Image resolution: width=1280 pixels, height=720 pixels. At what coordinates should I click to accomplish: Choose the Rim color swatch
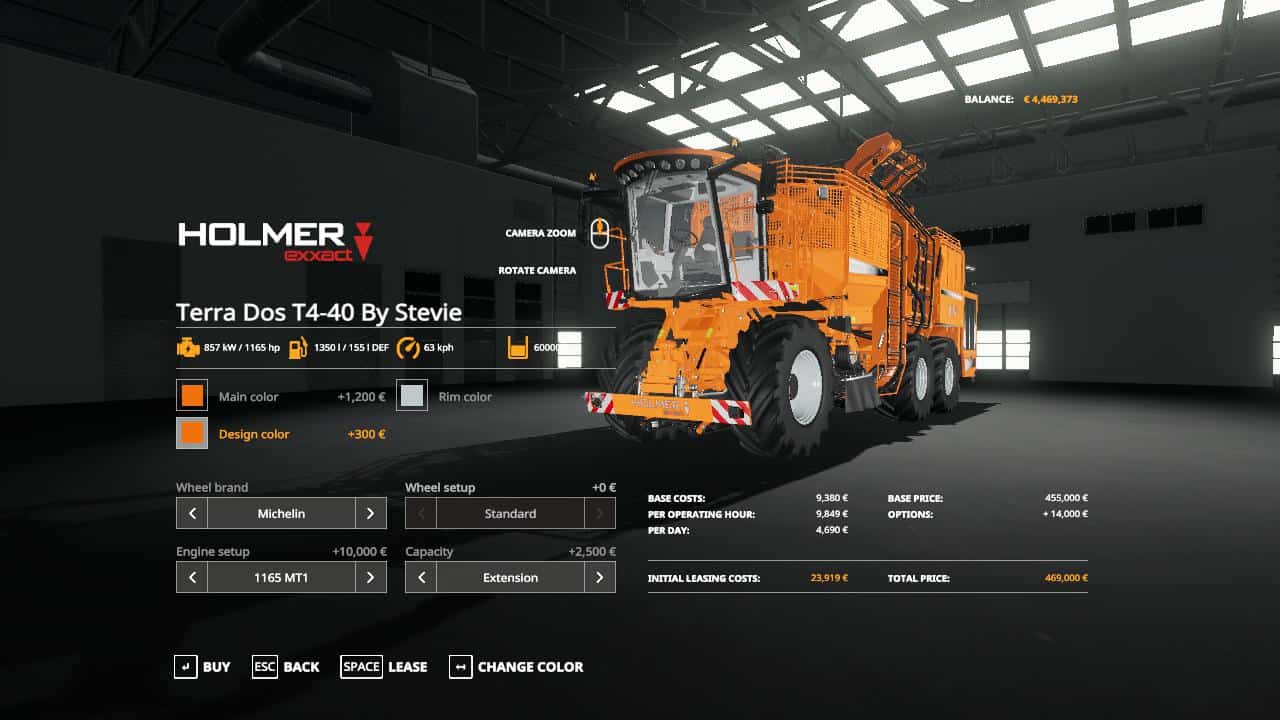[412, 396]
